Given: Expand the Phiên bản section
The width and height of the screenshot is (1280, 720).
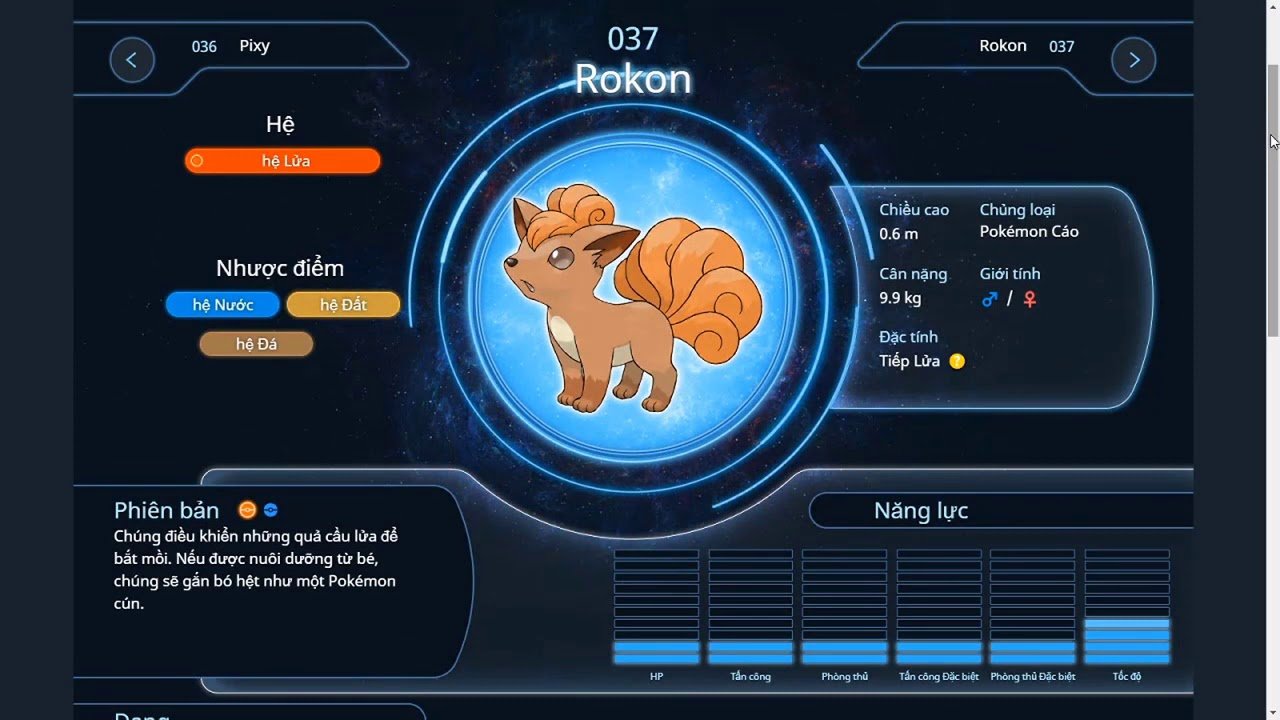Looking at the screenshot, I should [166, 510].
